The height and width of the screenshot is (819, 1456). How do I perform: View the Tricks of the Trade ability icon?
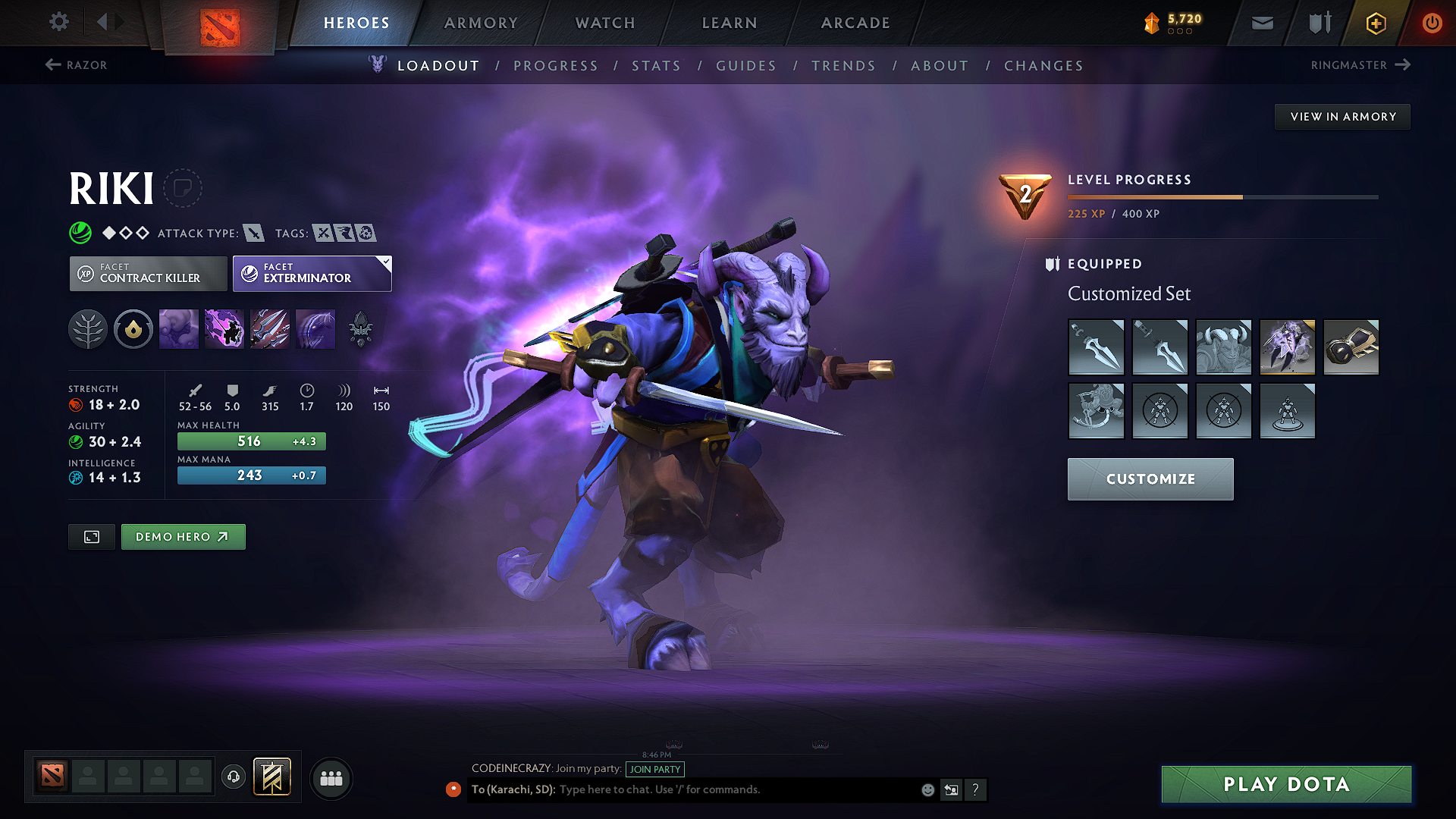pos(269,328)
